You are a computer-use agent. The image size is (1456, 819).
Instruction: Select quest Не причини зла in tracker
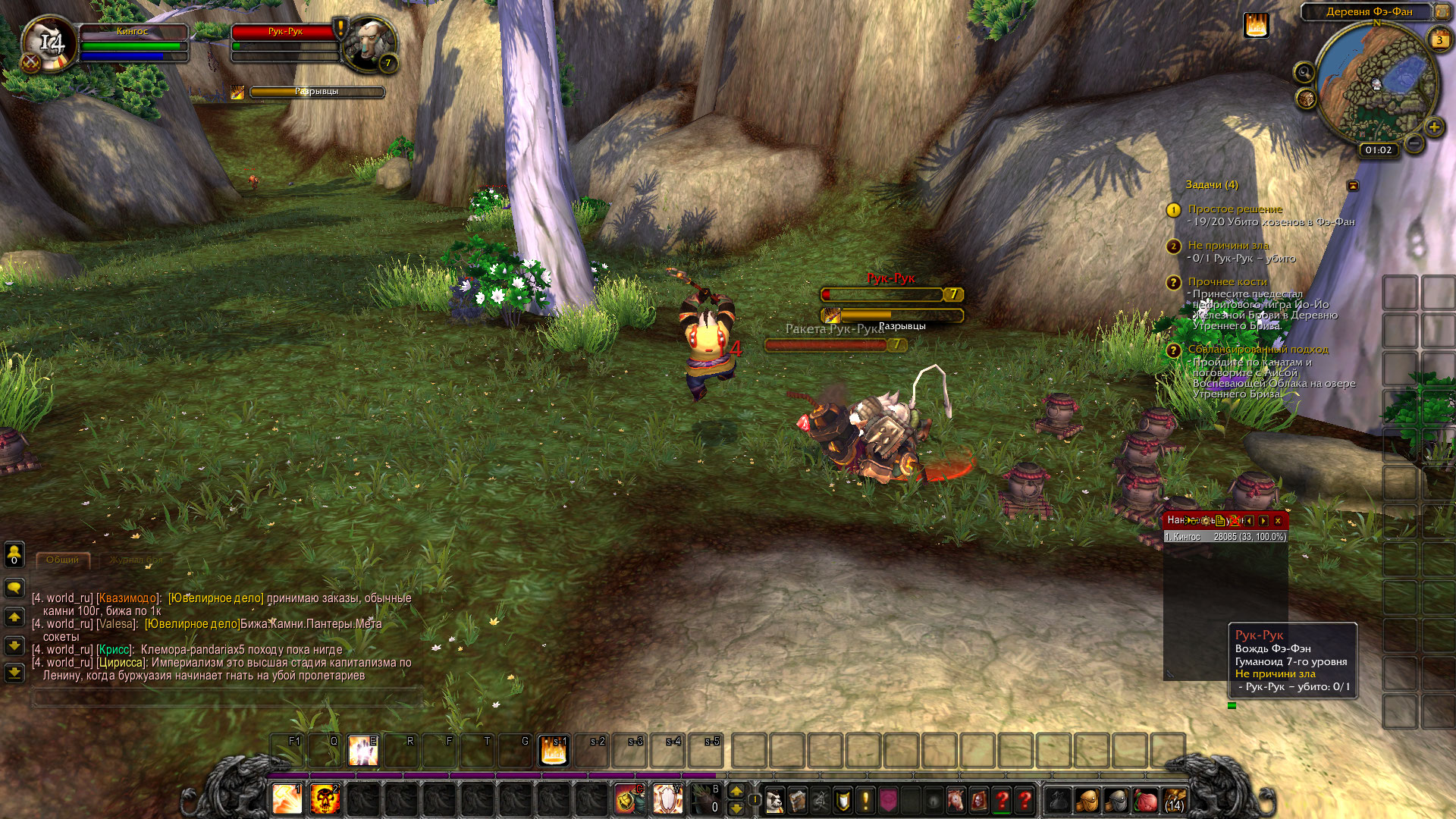tap(1228, 246)
